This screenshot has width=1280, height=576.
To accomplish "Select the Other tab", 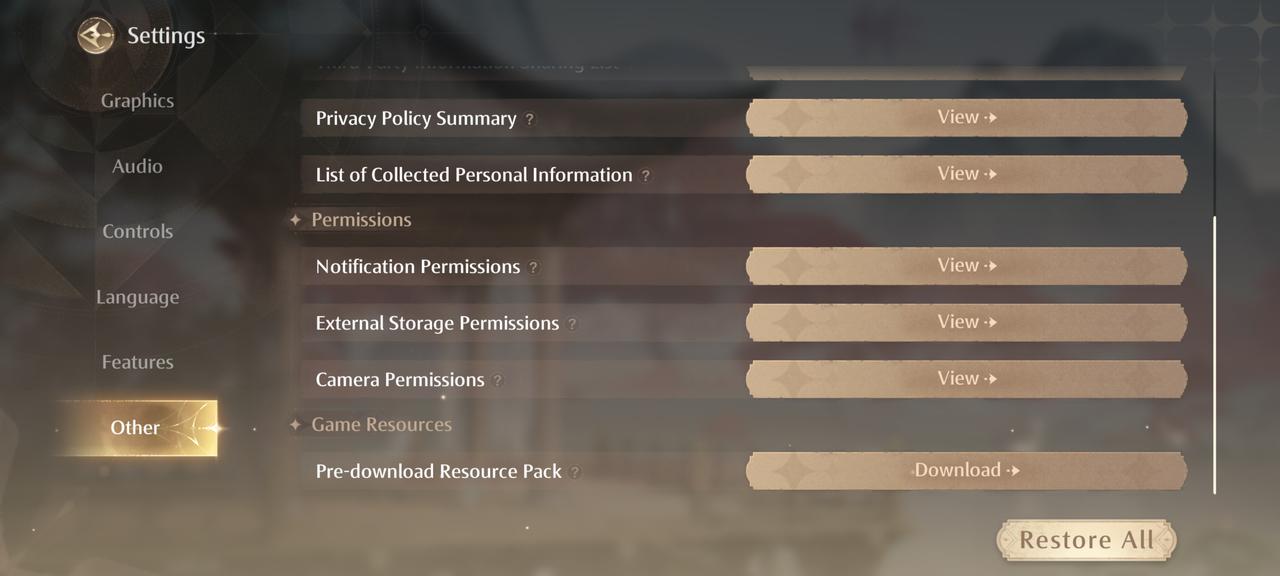I will click(x=136, y=428).
